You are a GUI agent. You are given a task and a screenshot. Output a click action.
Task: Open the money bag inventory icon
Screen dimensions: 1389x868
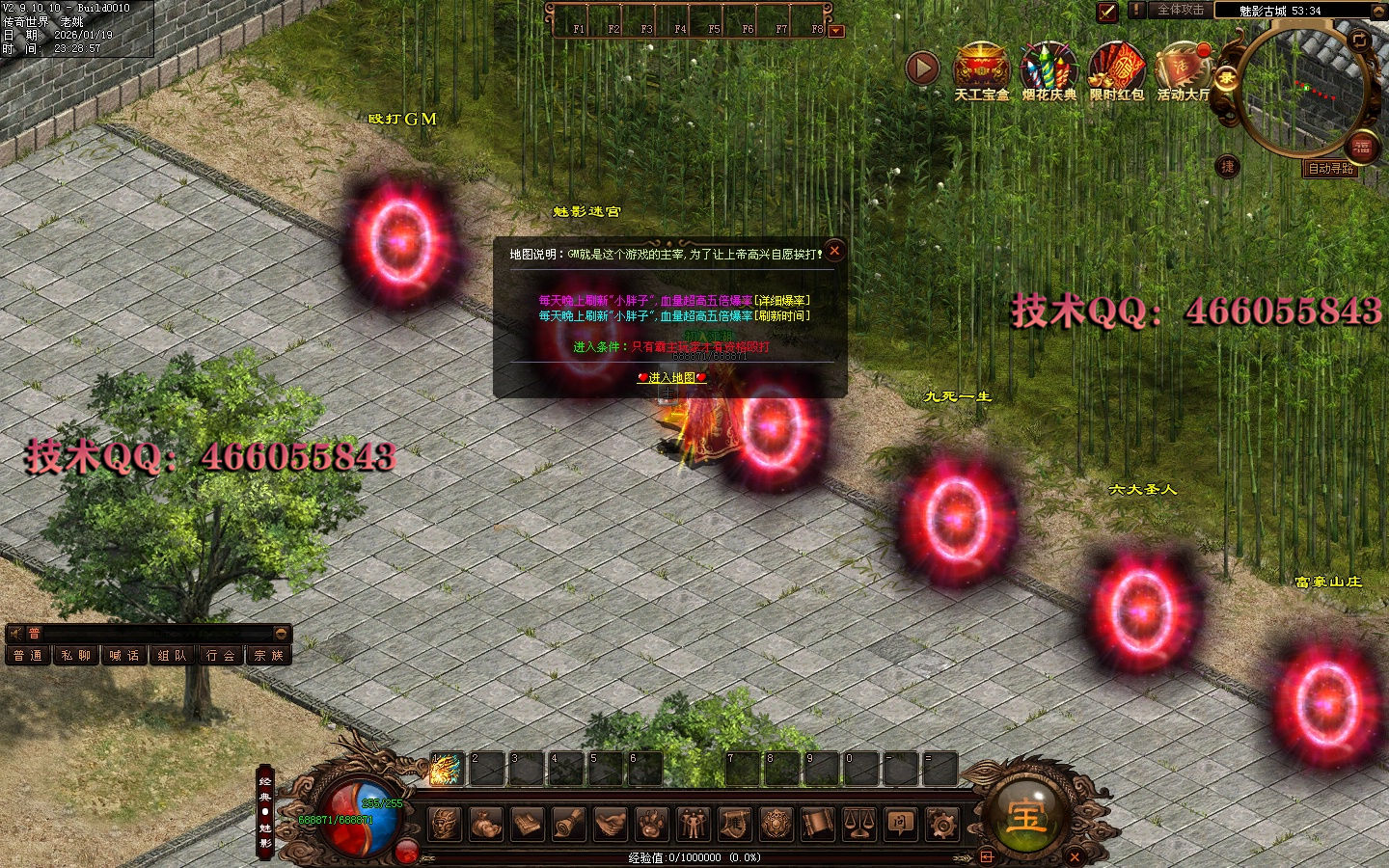pyautogui.click(x=485, y=824)
